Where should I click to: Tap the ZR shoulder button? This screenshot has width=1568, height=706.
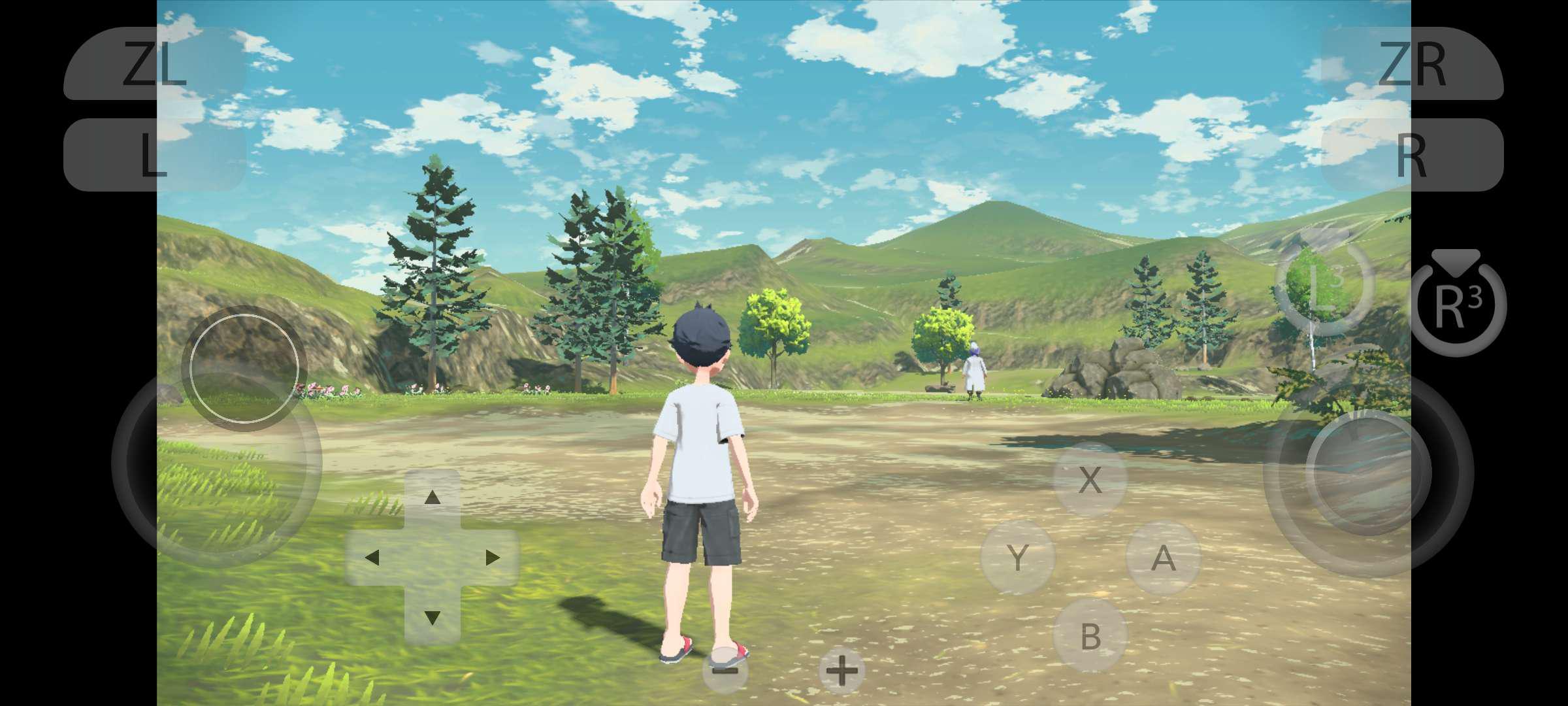point(1412,63)
